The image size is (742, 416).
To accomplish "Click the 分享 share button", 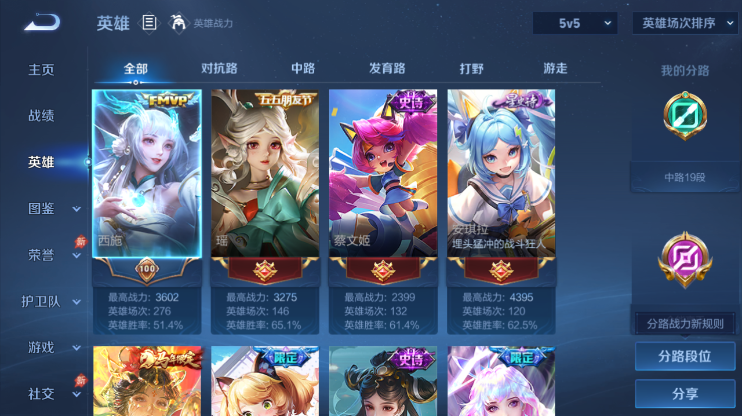I will coord(685,393).
